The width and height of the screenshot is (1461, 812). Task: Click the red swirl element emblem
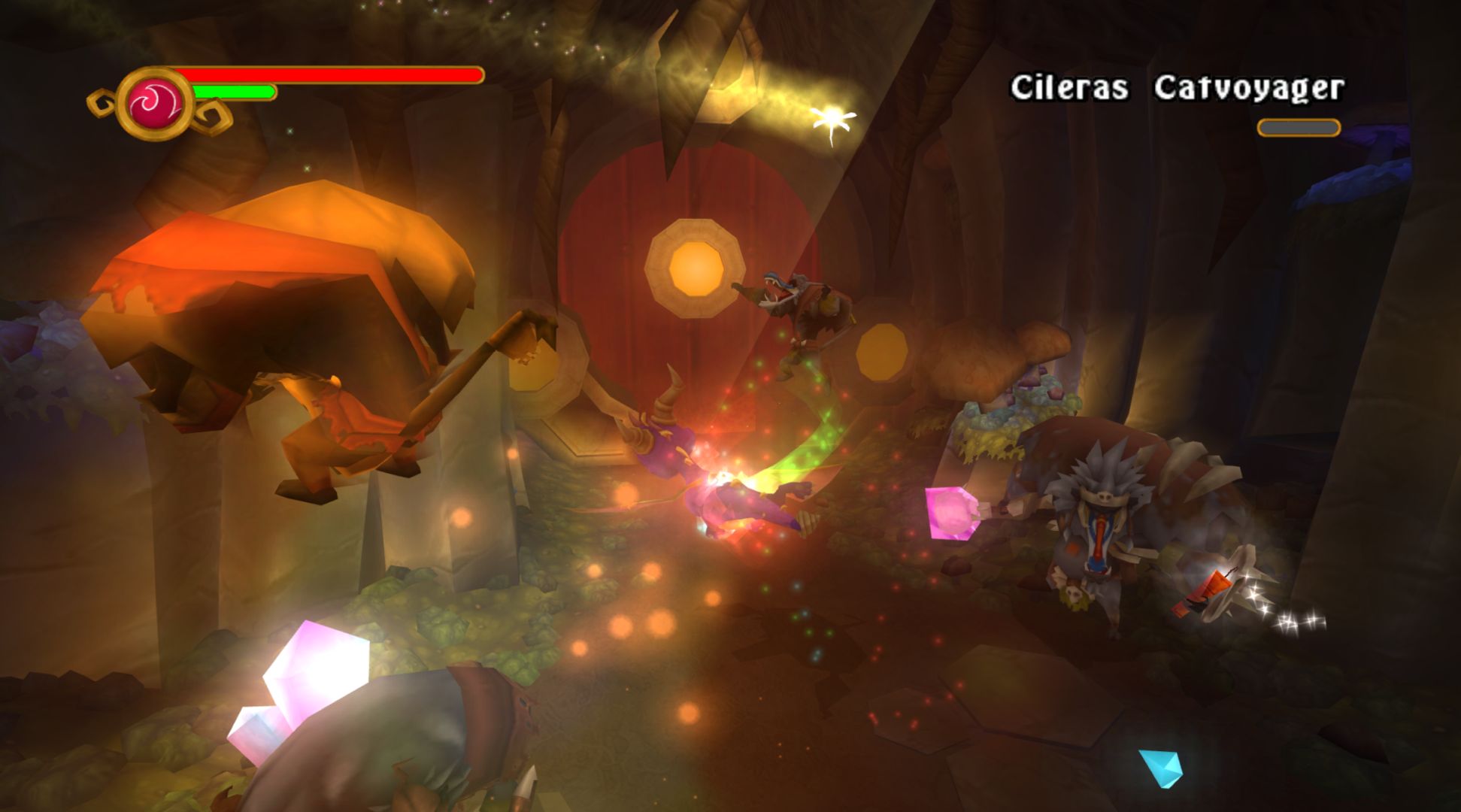click(156, 103)
